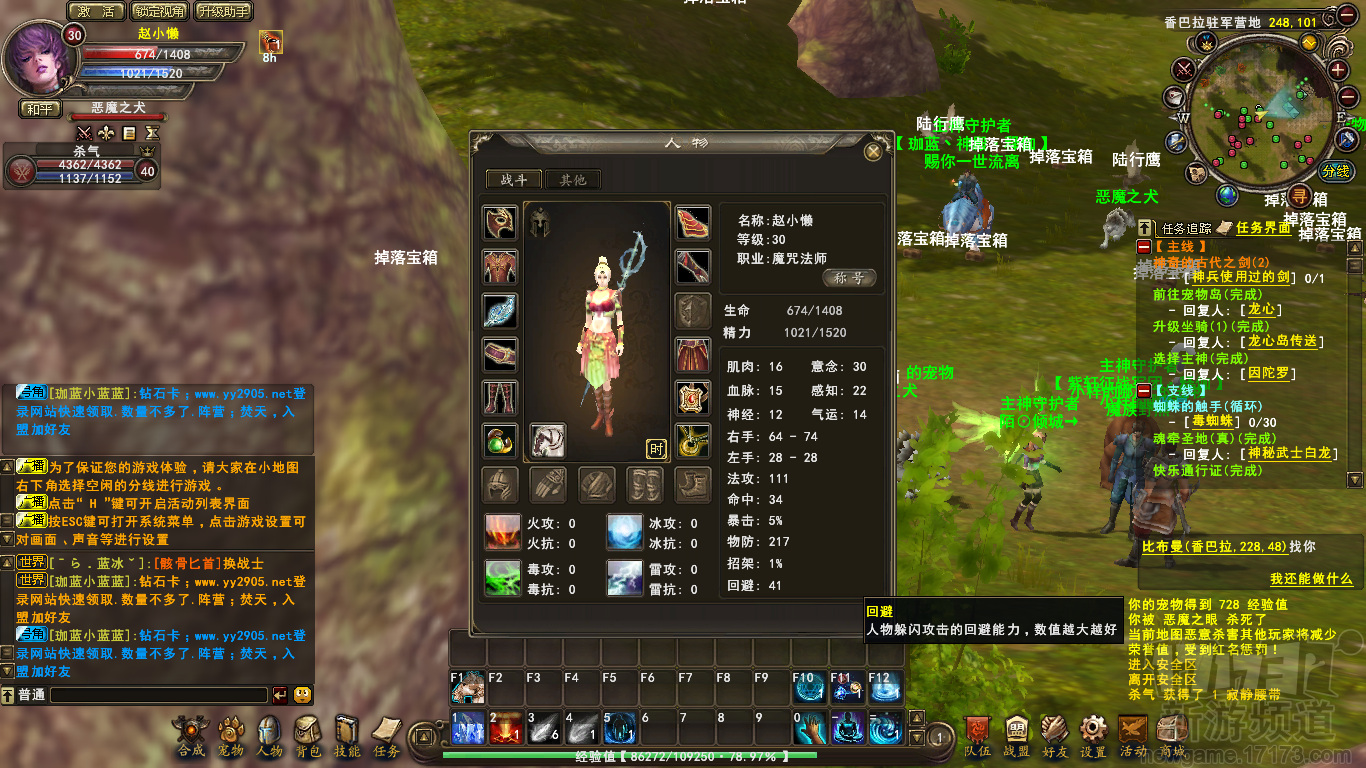Click the 我还能做什么 help link
This screenshot has width=1366, height=768.
[x=1311, y=579]
